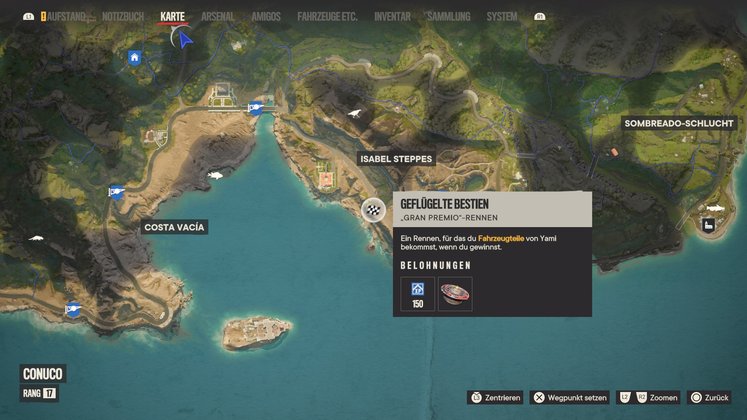747x420 pixels.
Task: Open the Arsenal tab
Action: point(218,17)
